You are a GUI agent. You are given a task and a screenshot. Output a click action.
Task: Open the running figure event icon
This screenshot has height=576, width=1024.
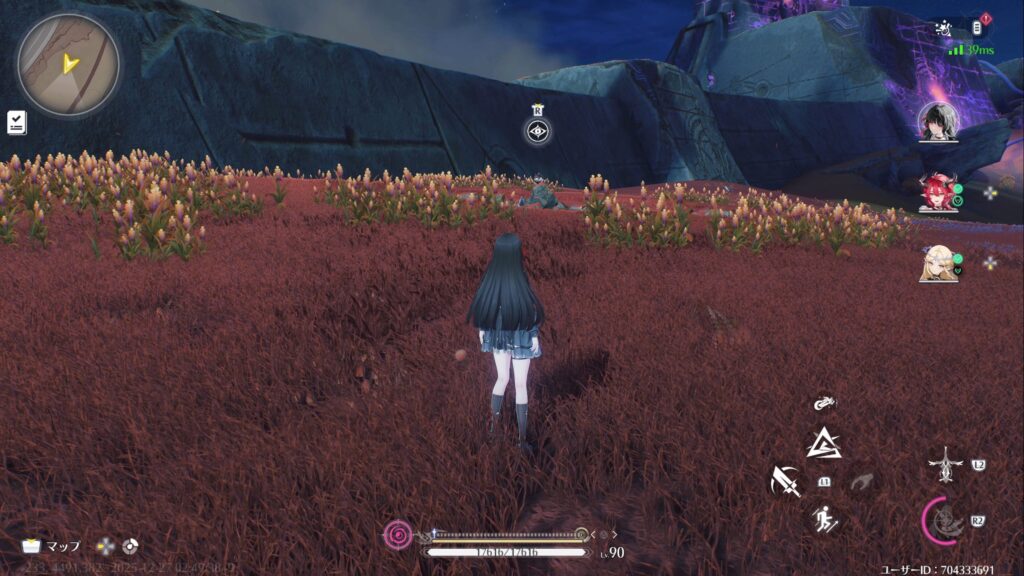click(943, 30)
